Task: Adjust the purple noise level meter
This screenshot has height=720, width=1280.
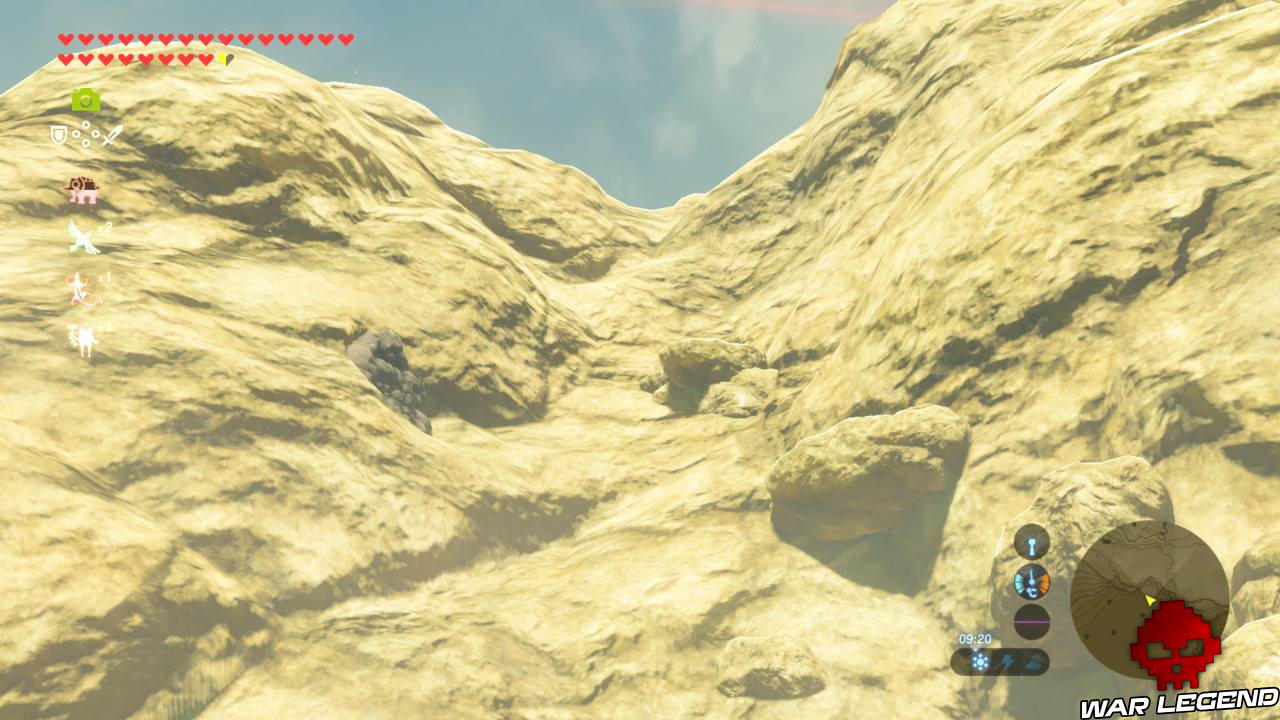Action: (1032, 622)
